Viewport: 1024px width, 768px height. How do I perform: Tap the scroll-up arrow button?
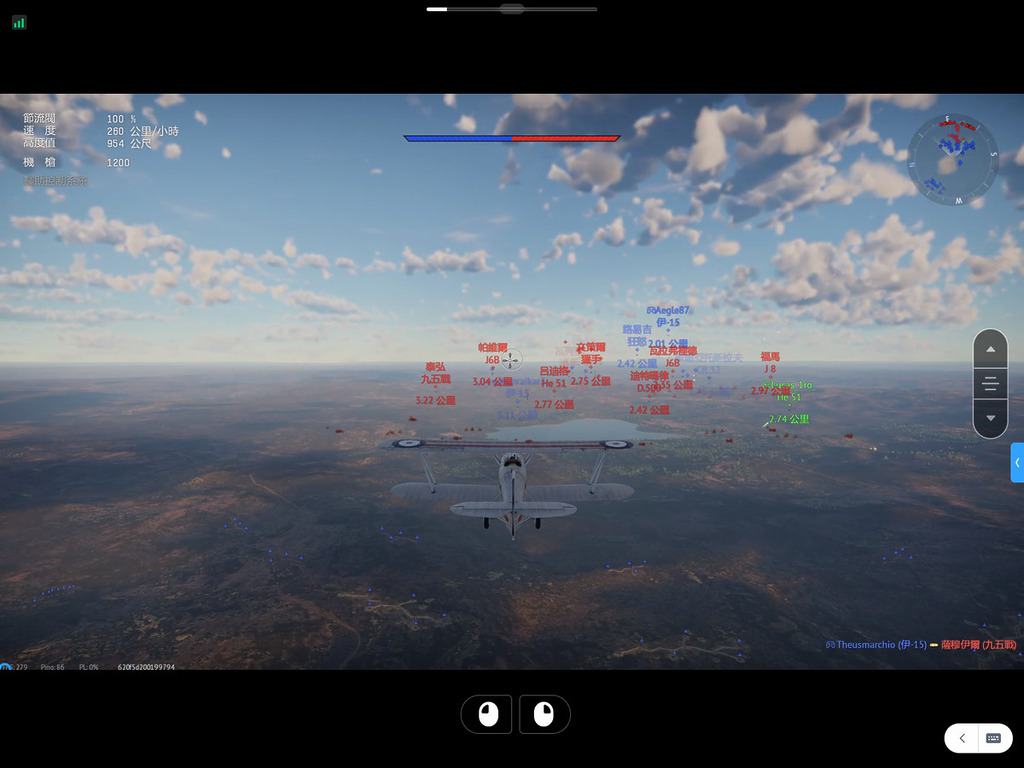(990, 350)
